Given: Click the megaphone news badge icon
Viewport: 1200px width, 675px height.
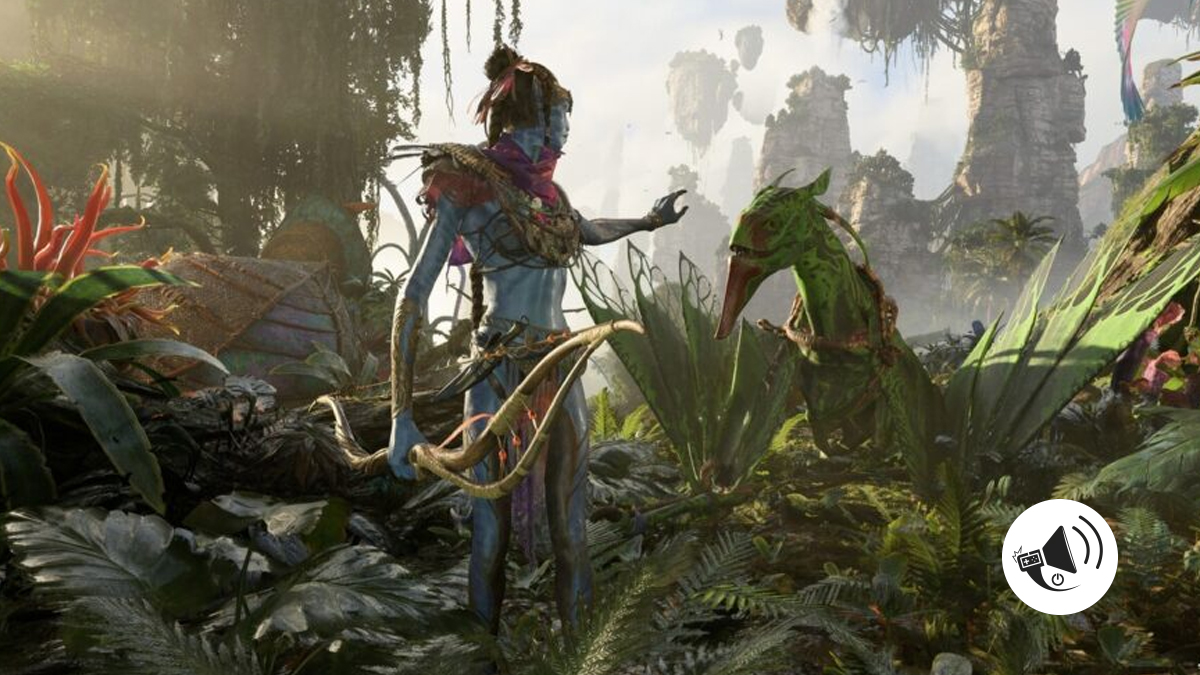Looking at the screenshot, I should pyautogui.click(x=1059, y=557).
